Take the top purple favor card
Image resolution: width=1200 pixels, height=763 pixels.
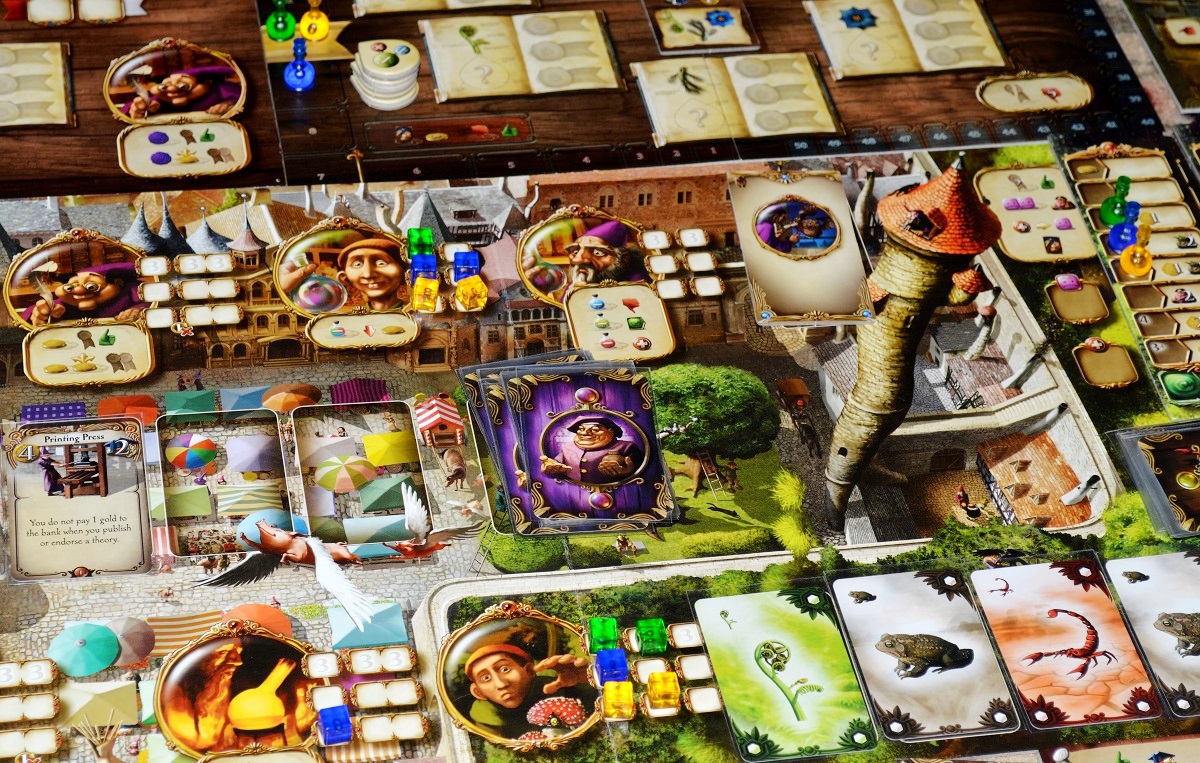point(594,449)
